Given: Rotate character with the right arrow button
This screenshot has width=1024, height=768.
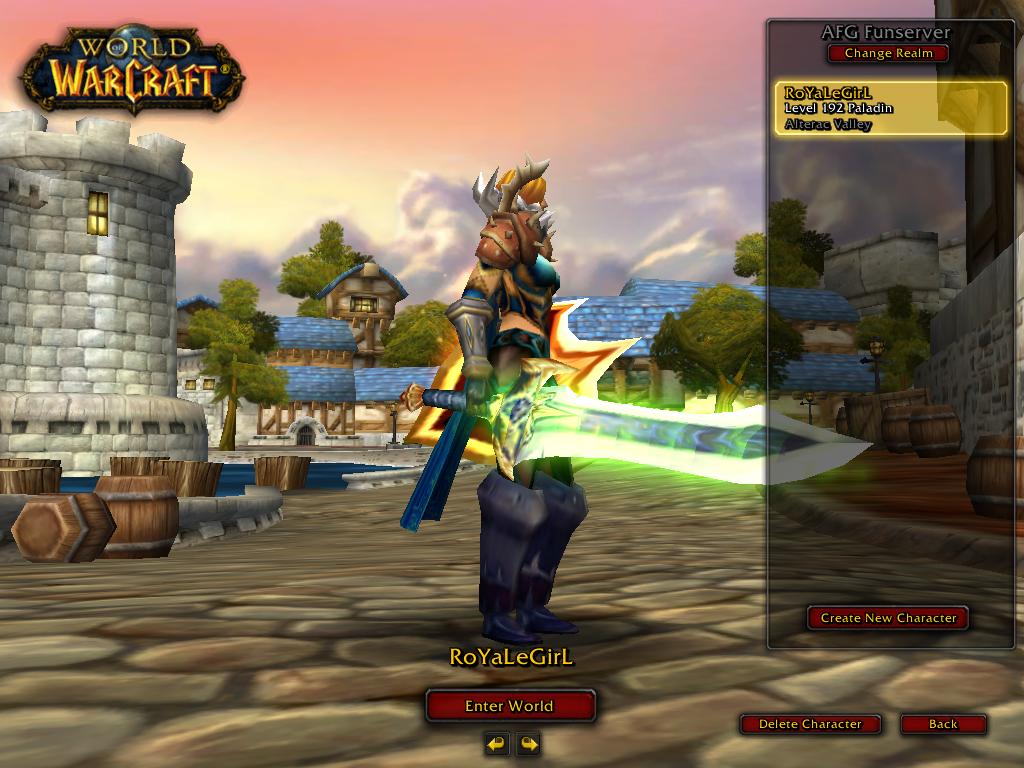Looking at the screenshot, I should [x=528, y=743].
